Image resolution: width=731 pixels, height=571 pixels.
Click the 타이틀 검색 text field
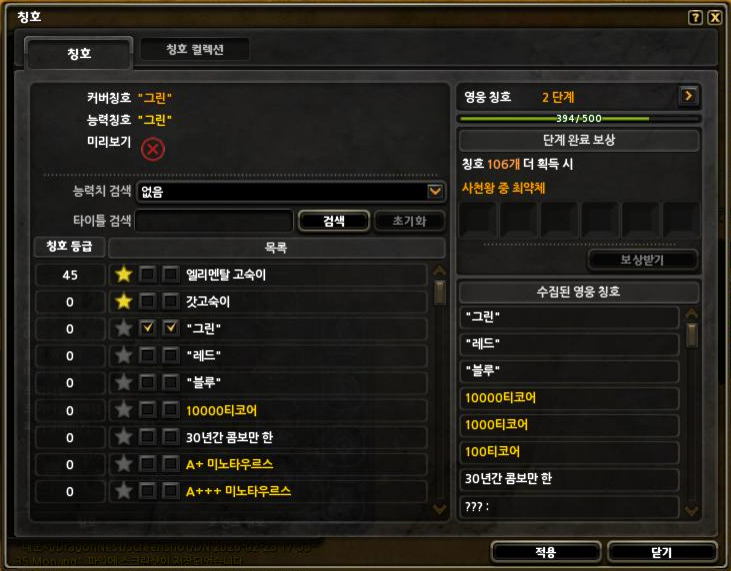(214, 220)
